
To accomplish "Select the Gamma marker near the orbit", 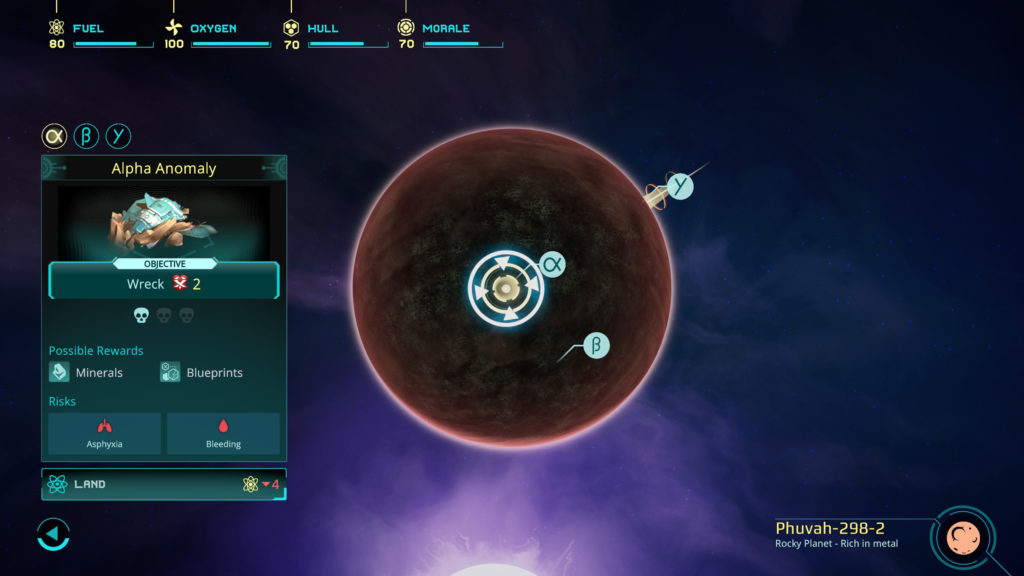I will (680, 186).
